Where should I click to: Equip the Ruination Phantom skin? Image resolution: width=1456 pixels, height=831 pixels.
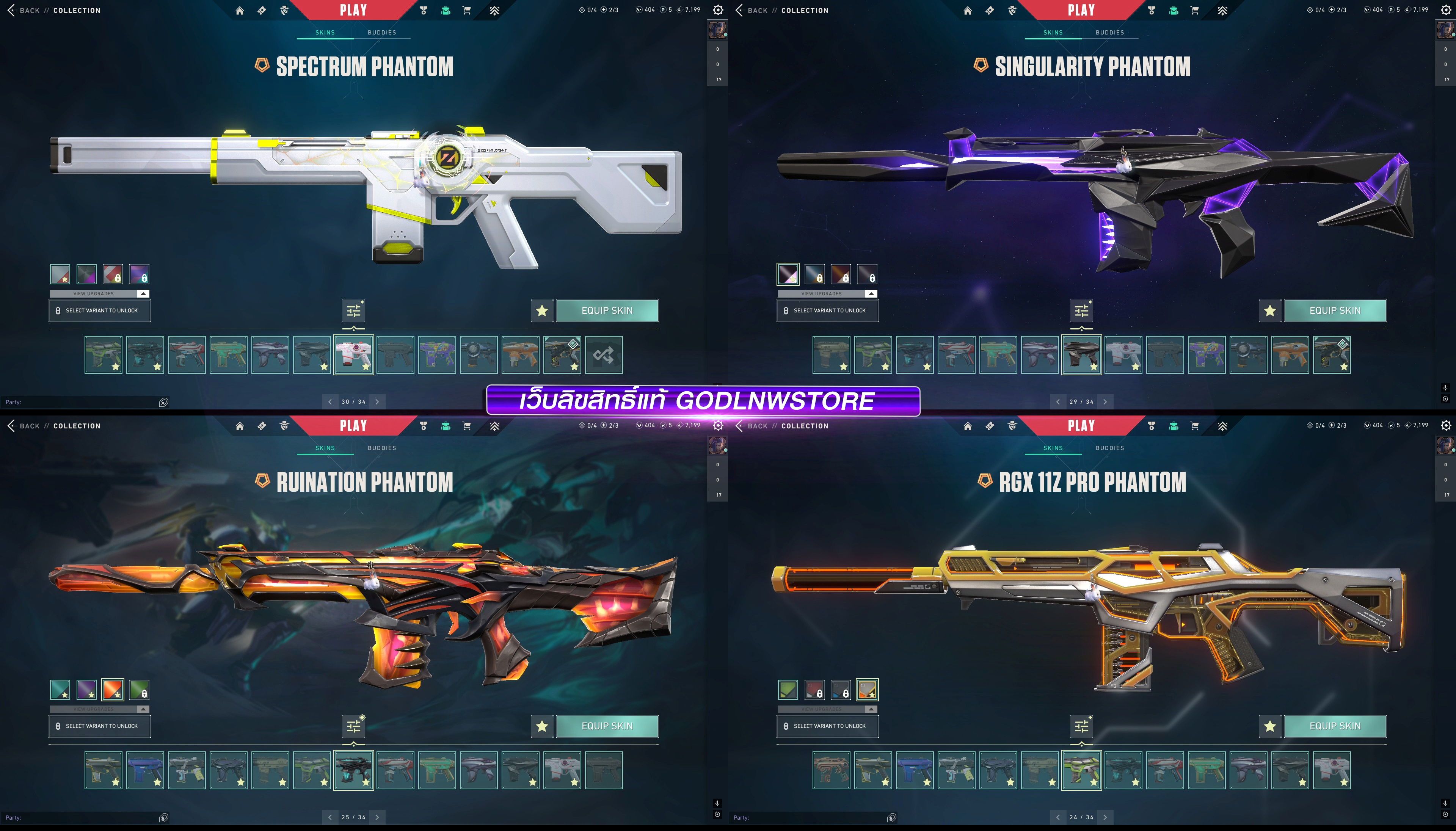pyautogui.click(x=607, y=726)
